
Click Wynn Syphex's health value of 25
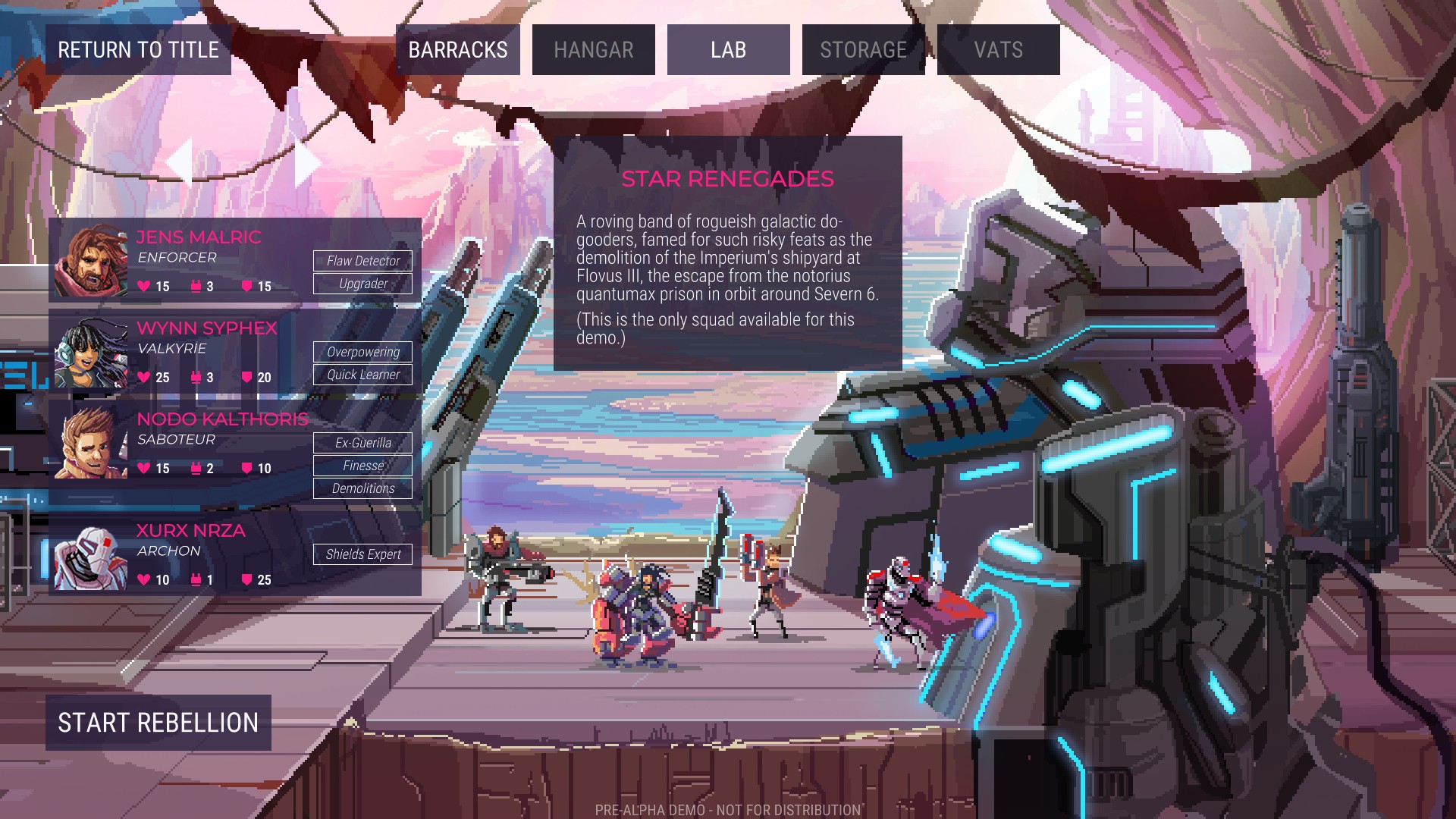162,377
